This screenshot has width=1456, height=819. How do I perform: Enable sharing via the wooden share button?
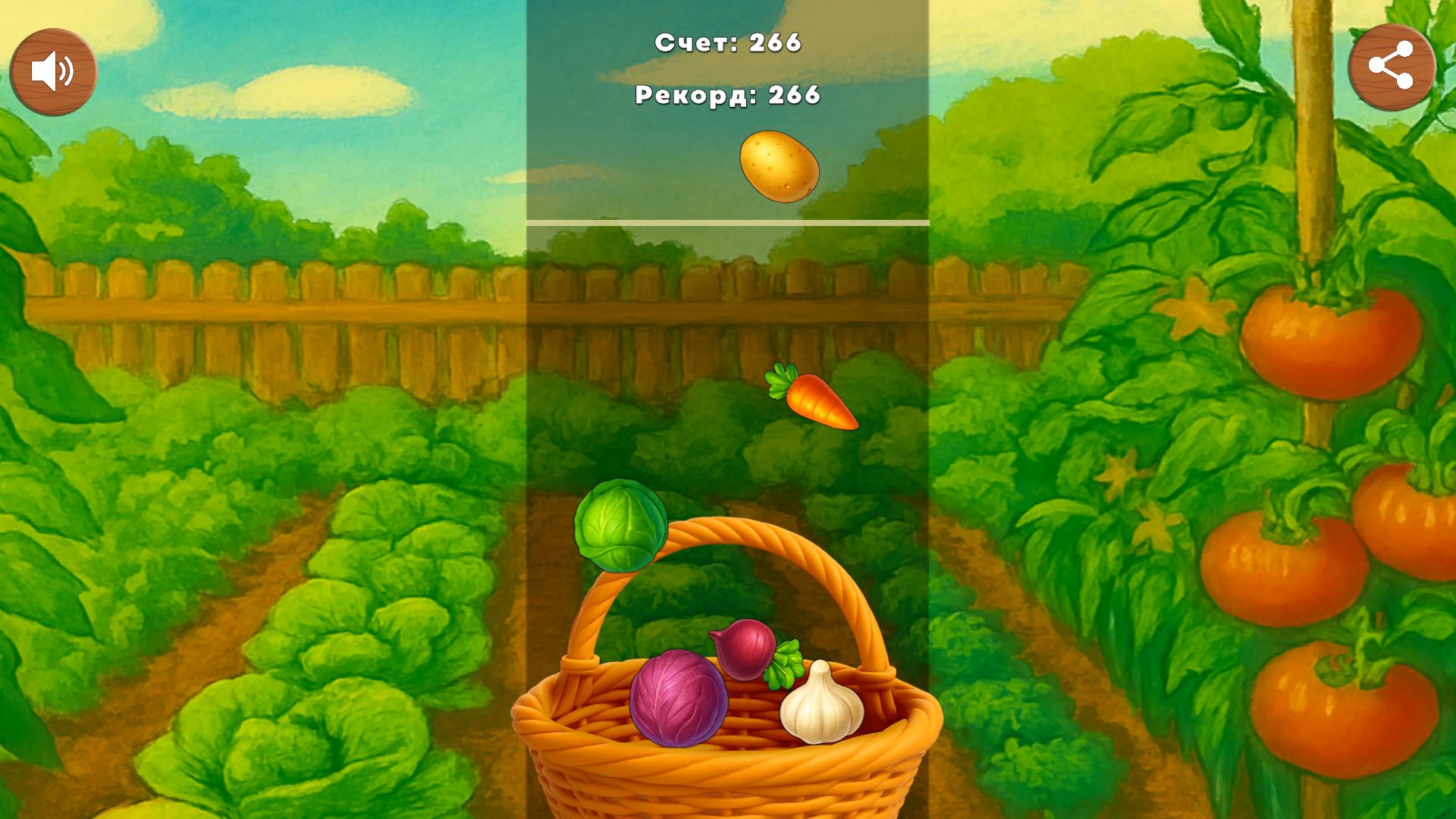click(1394, 67)
